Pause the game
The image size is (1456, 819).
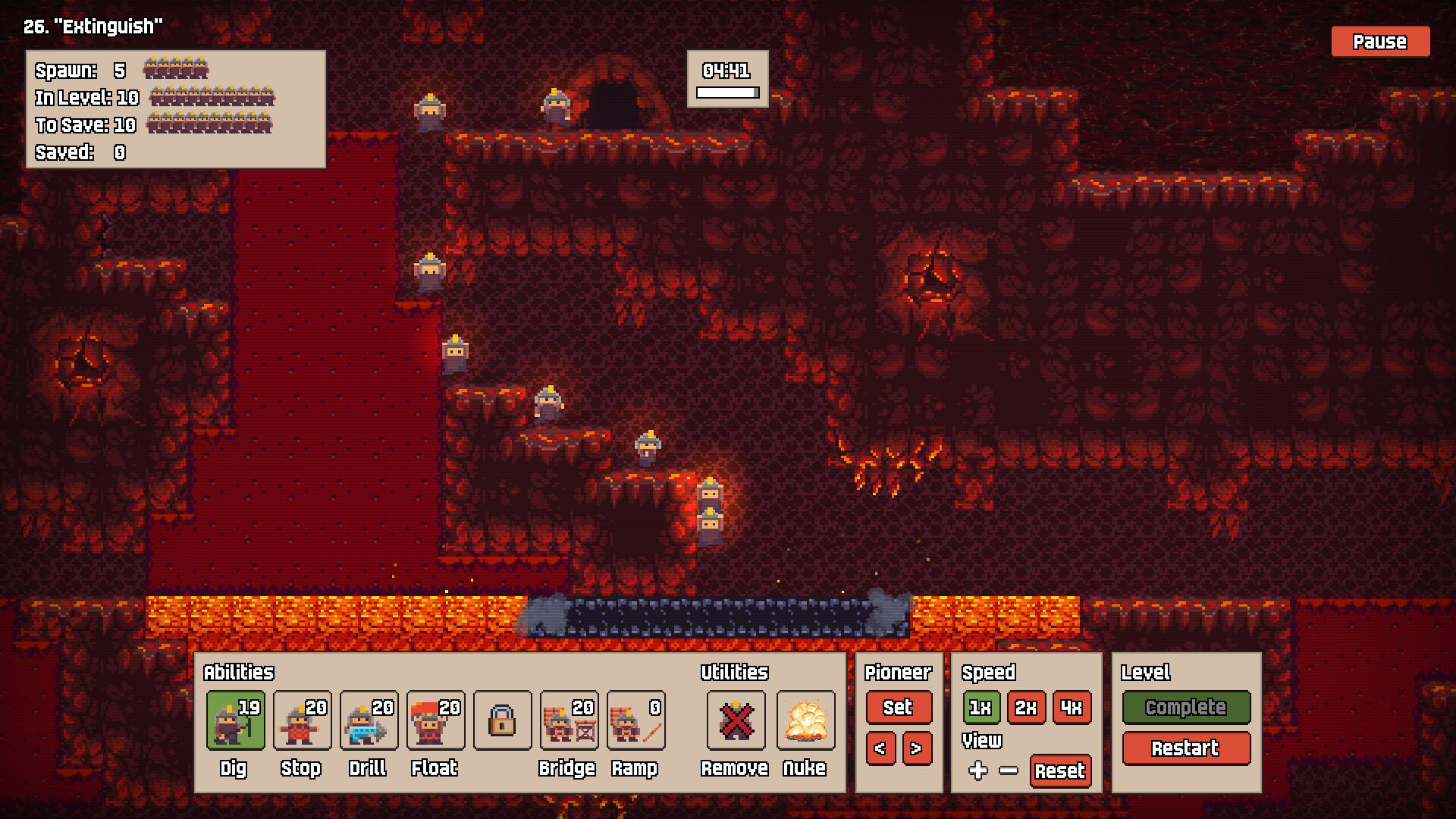coord(1379,42)
